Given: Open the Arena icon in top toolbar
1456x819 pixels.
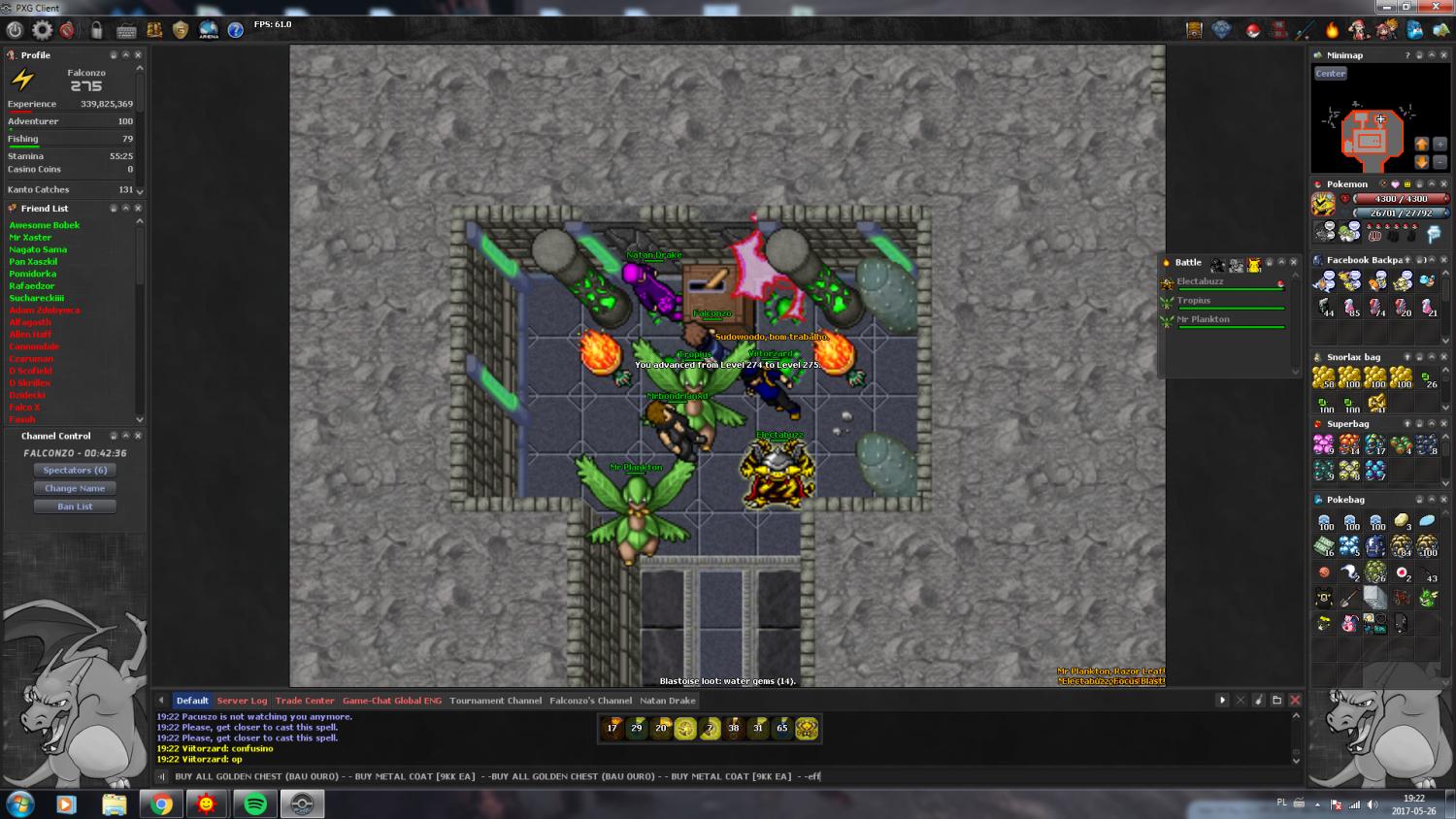Looking at the screenshot, I should (x=208, y=30).
